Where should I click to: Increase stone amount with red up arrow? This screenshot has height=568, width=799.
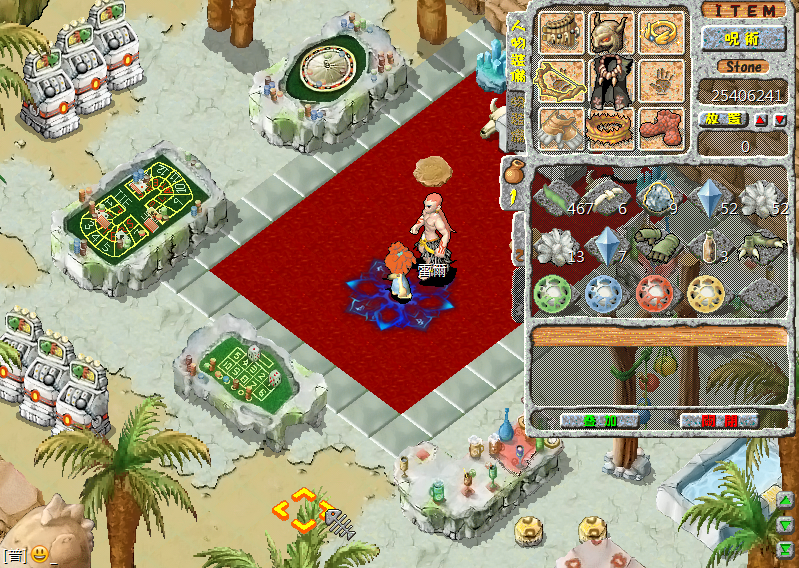tap(761, 119)
